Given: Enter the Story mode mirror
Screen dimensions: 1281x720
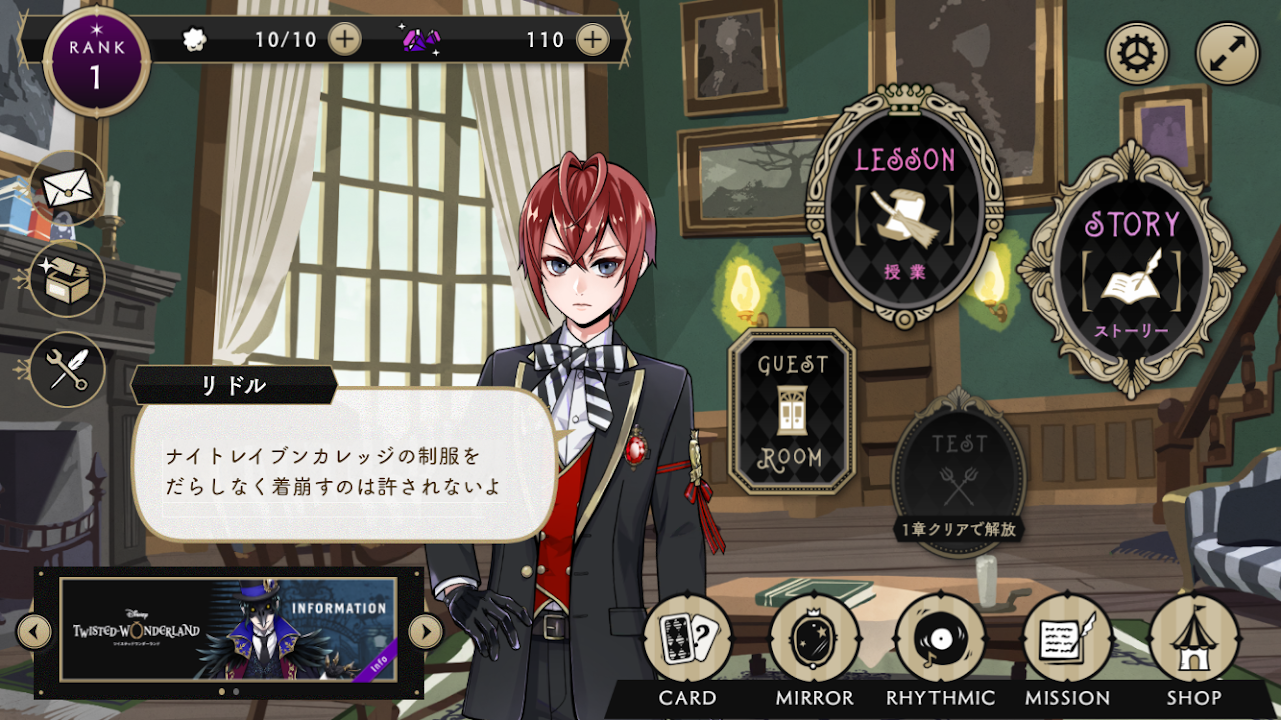Looking at the screenshot, I should point(1132,268).
